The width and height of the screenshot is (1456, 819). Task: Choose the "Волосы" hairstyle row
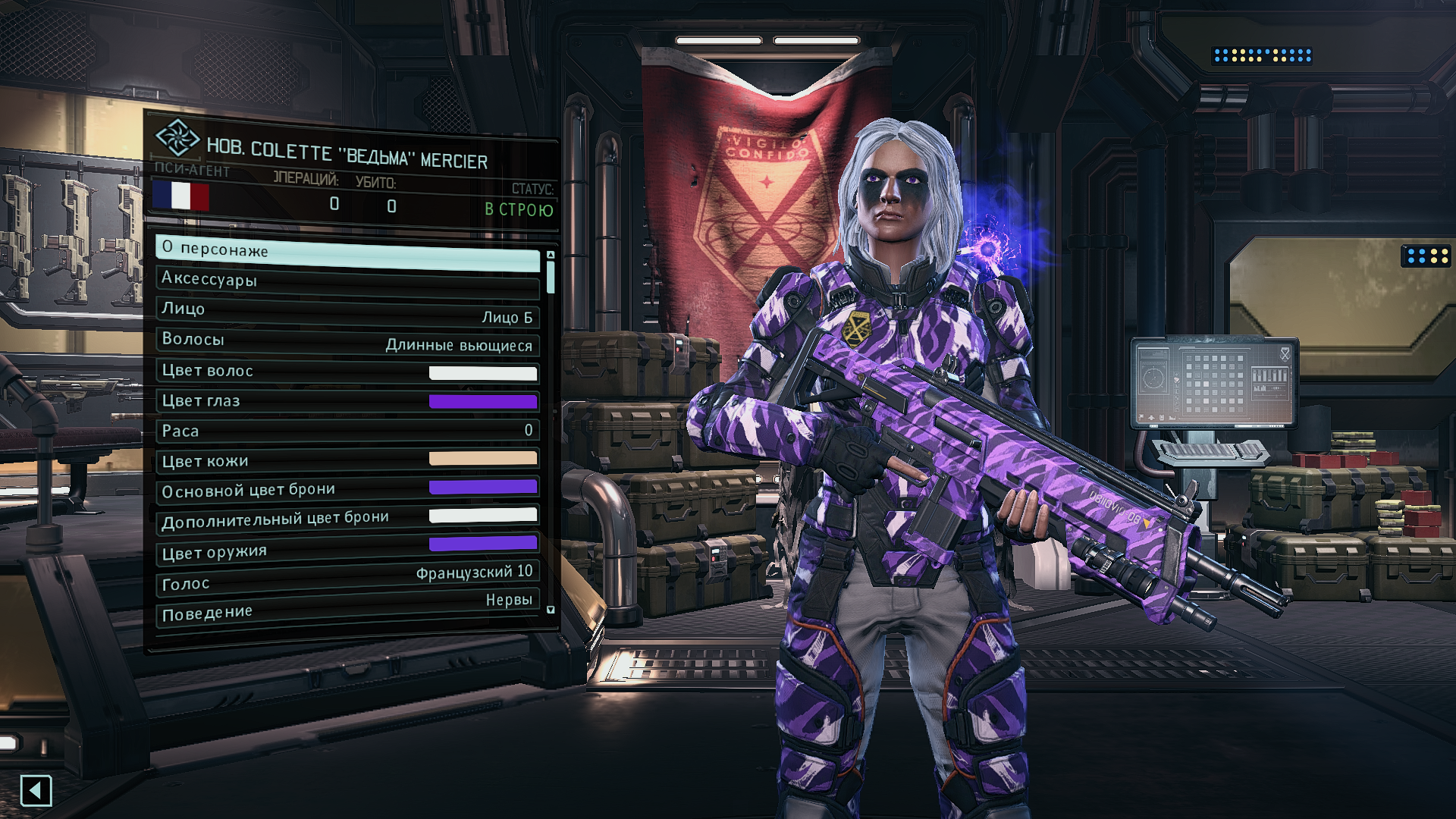tap(347, 342)
